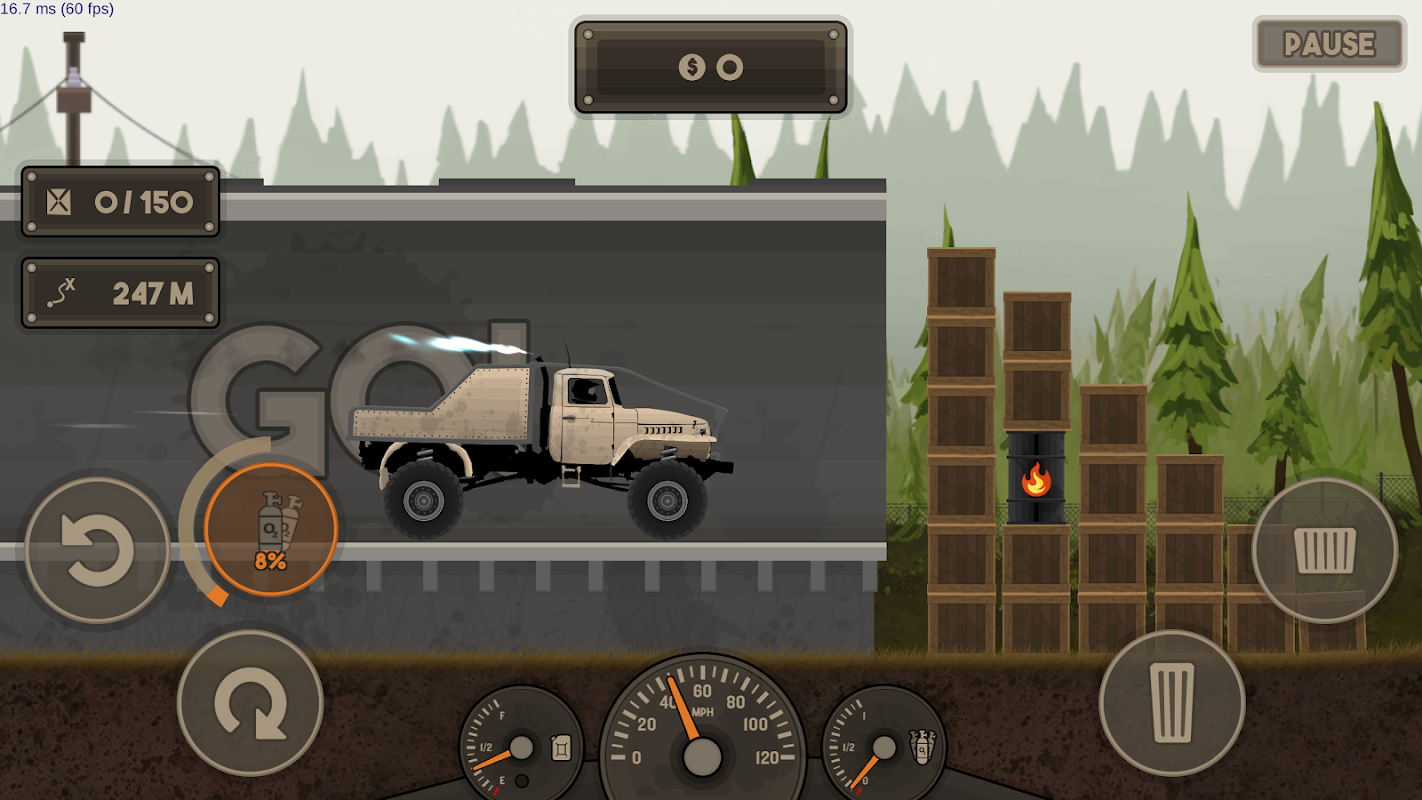Tap the wide brake pedal button

tap(1324, 550)
